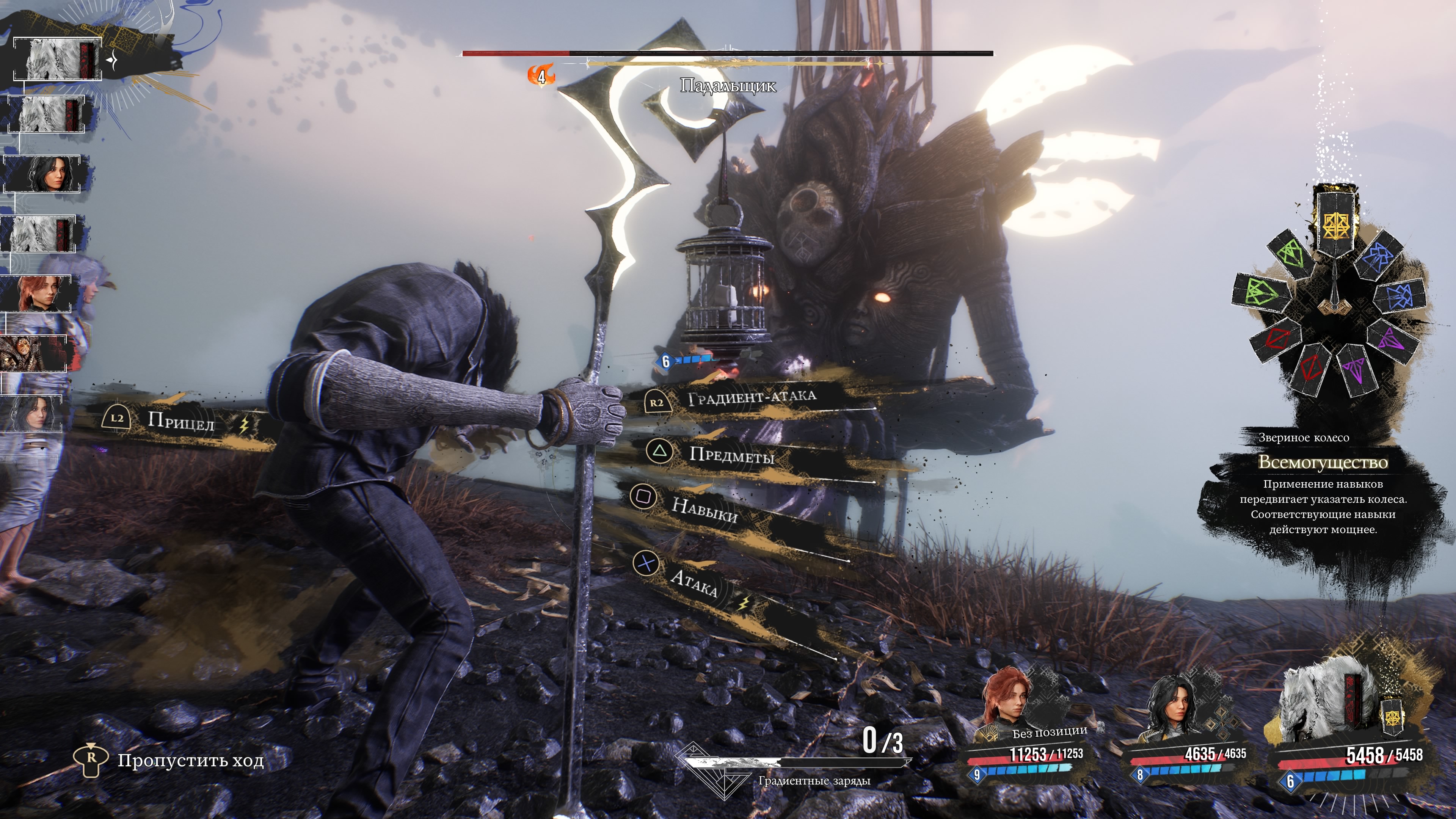Screen dimensions: 1456x819
Task: Click the burn status icon under the boss bar
Action: click(541, 75)
